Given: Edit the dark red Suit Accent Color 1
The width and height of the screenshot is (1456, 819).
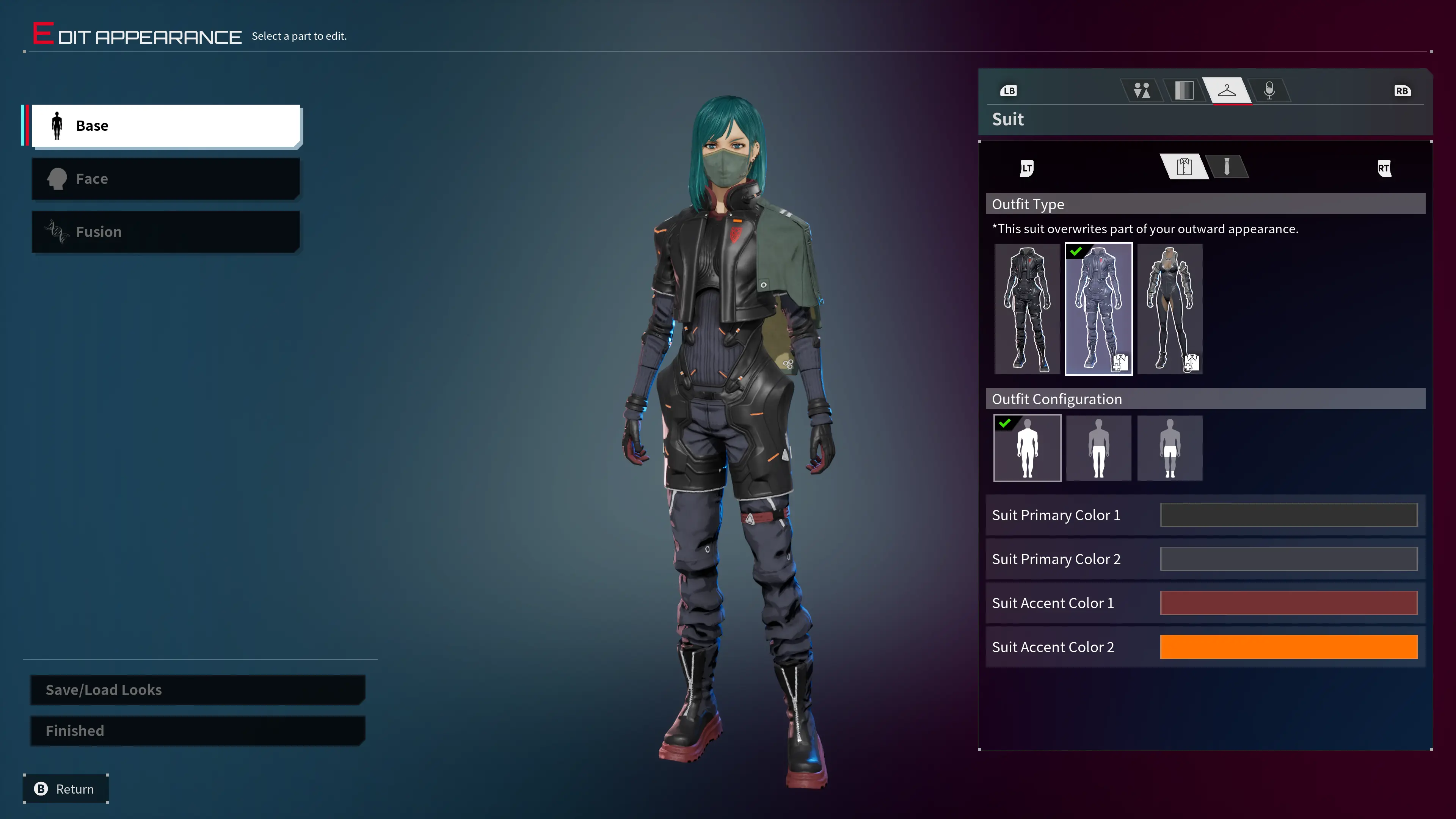Looking at the screenshot, I should point(1288,603).
